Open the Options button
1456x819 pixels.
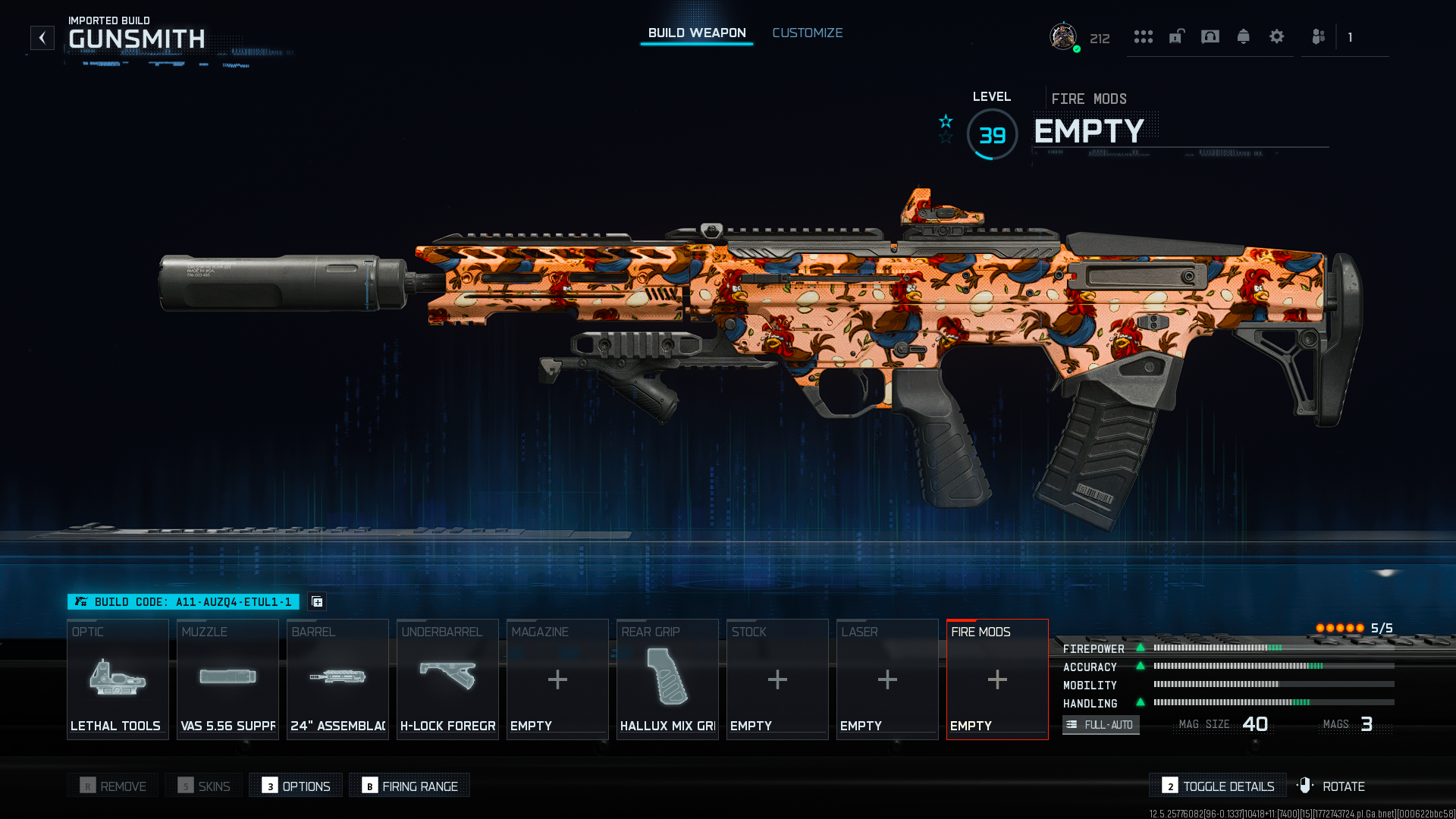click(x=296, y=786)
